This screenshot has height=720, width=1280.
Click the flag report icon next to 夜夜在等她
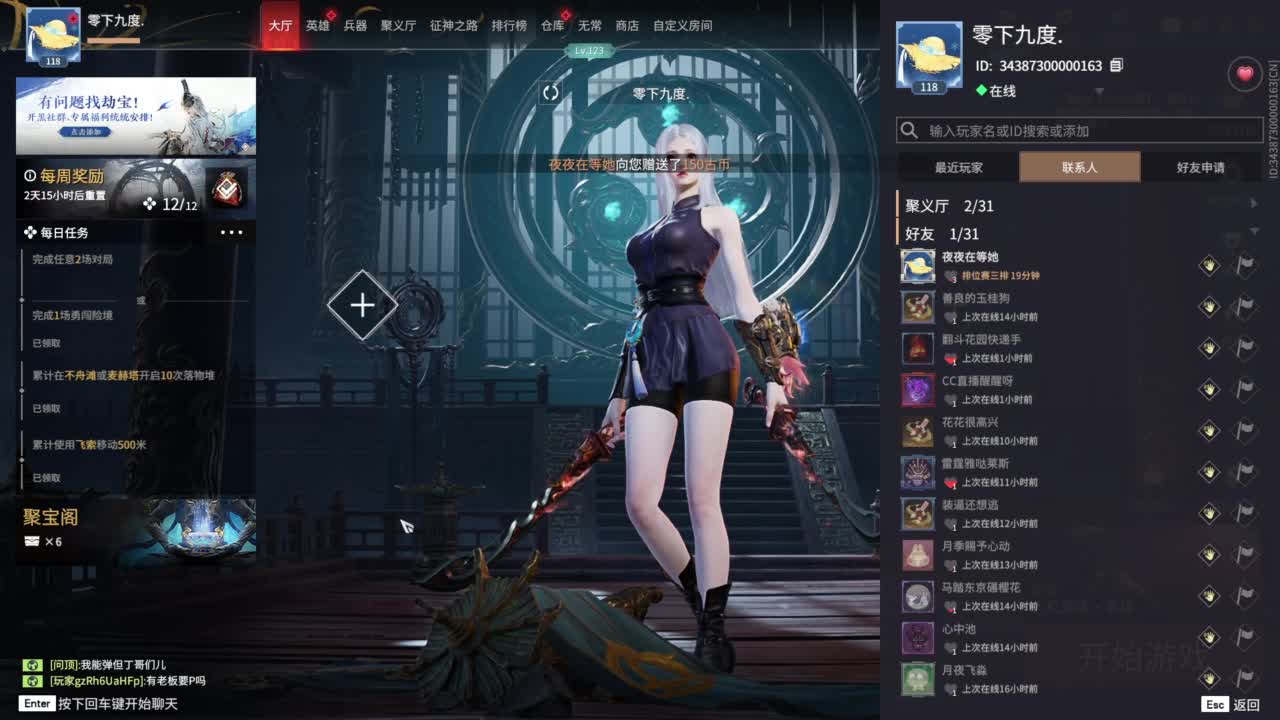(x=1243, y=265)
